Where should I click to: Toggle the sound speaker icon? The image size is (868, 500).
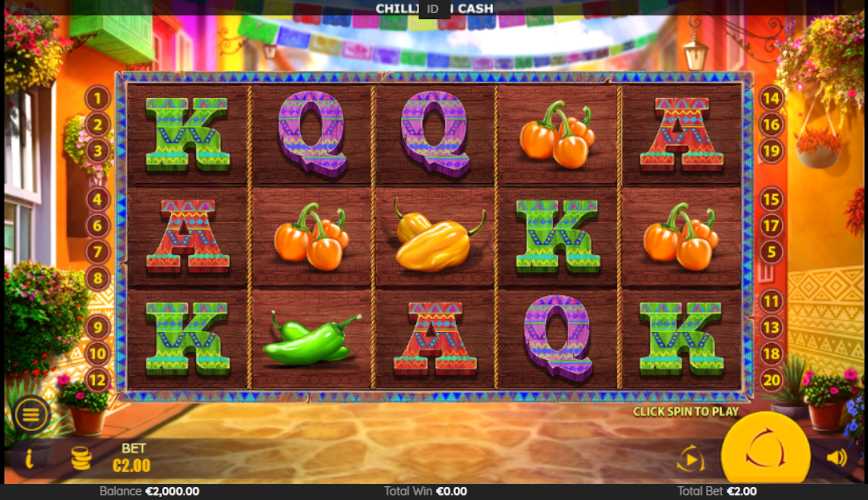tap(836, 458)
